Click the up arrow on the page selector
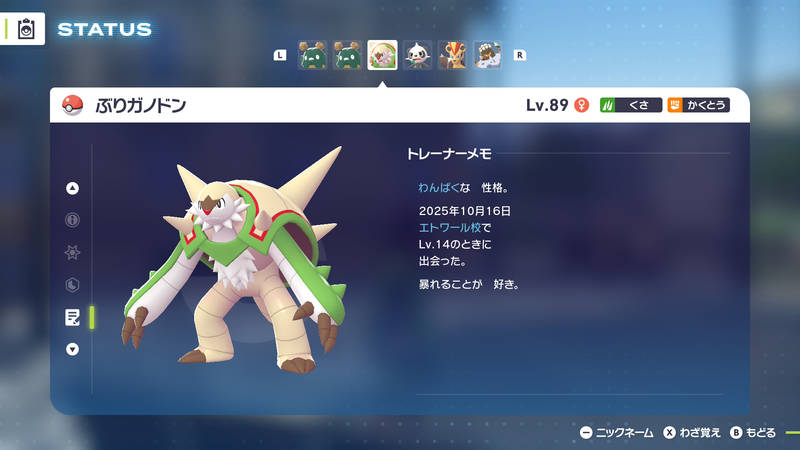Screen dimensions: 800x450 coord(72,188)
